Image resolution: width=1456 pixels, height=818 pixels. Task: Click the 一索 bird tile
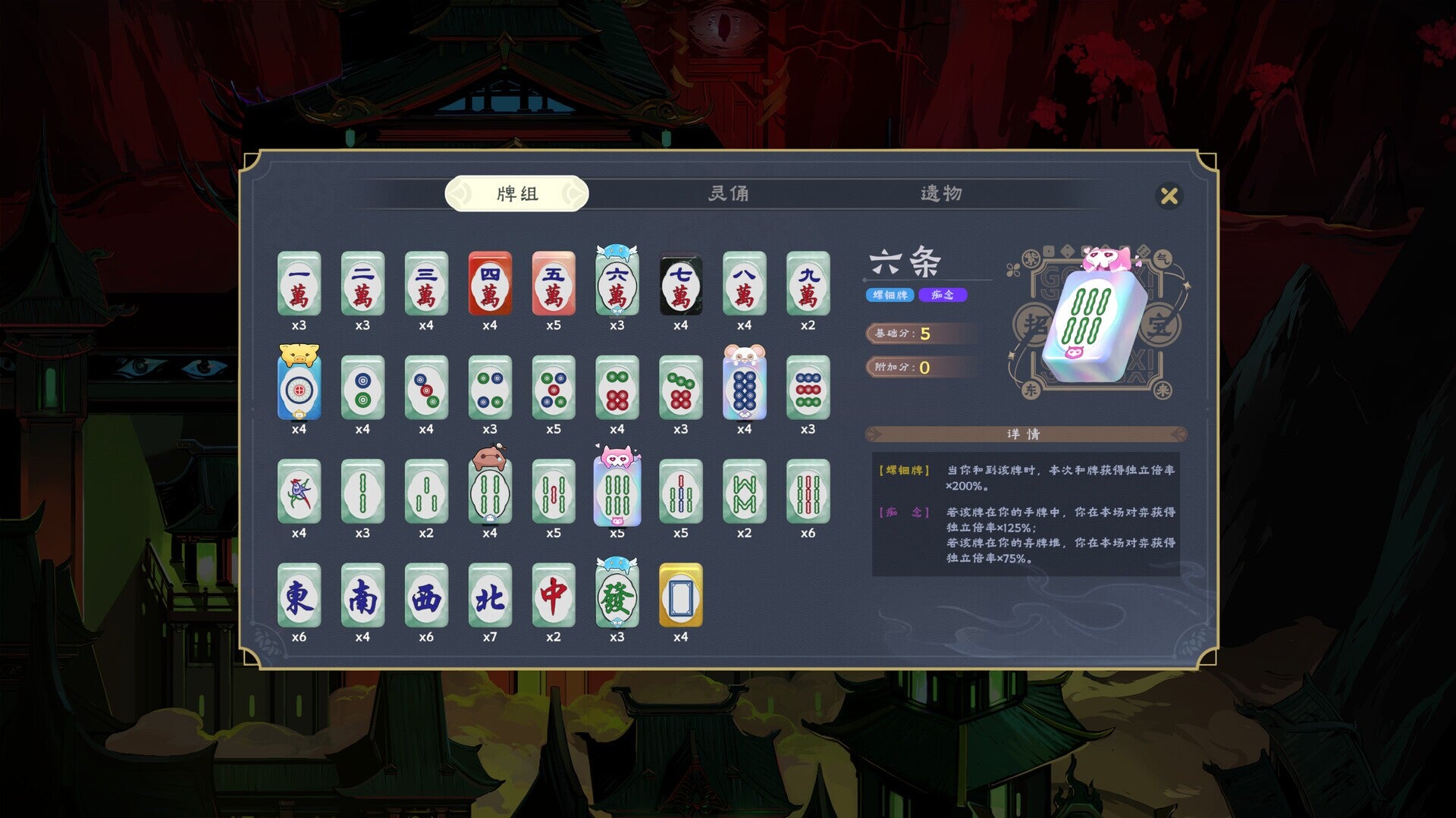tap(298, 493)
